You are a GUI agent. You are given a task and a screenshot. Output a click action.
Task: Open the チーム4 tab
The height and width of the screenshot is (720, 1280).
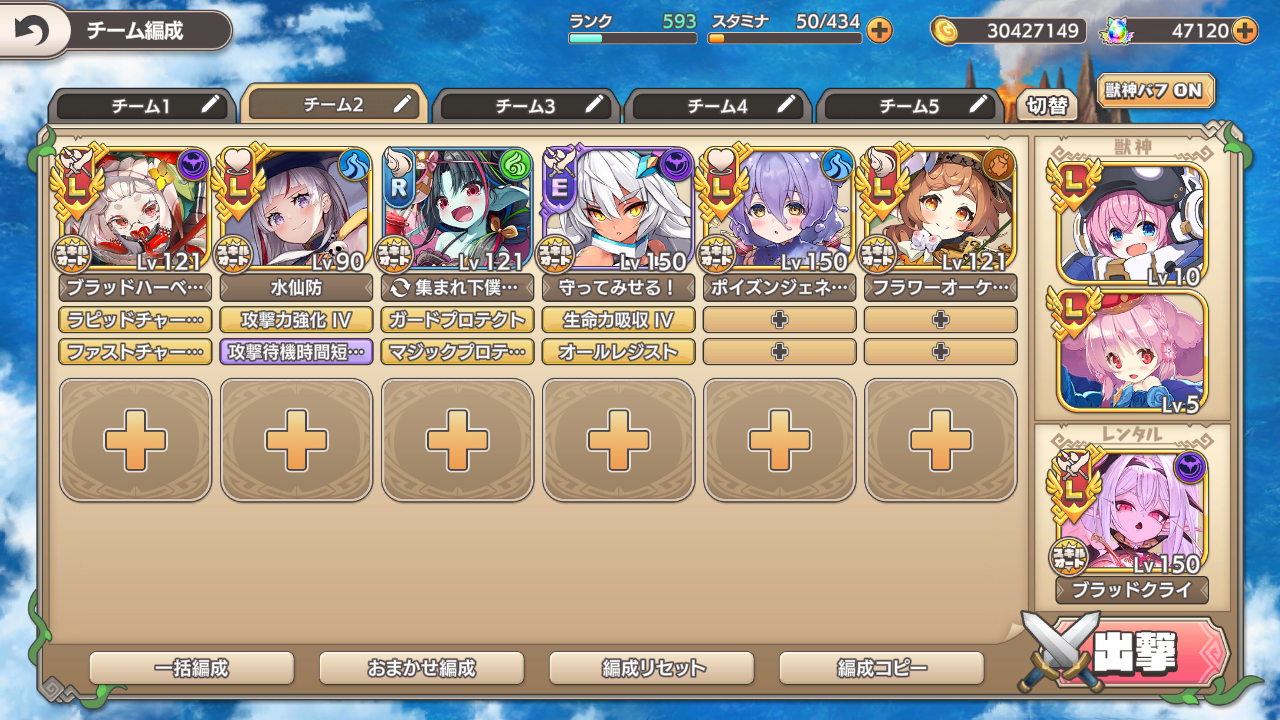(718, 106)
